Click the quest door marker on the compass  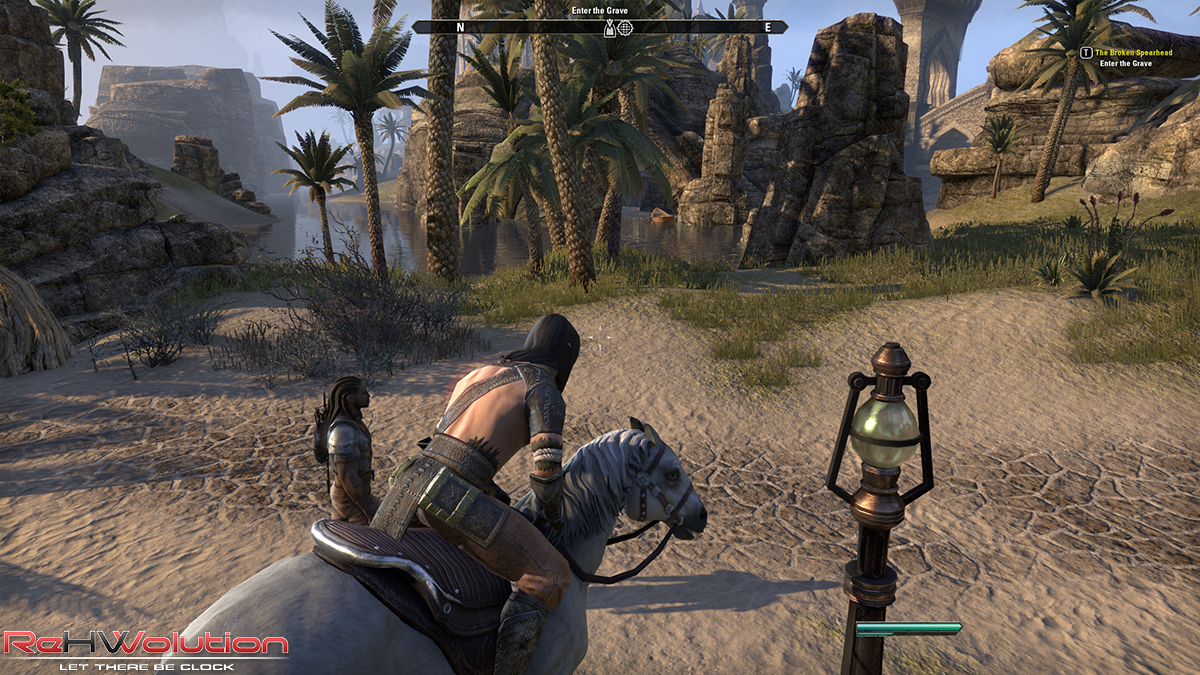[609, 28]
